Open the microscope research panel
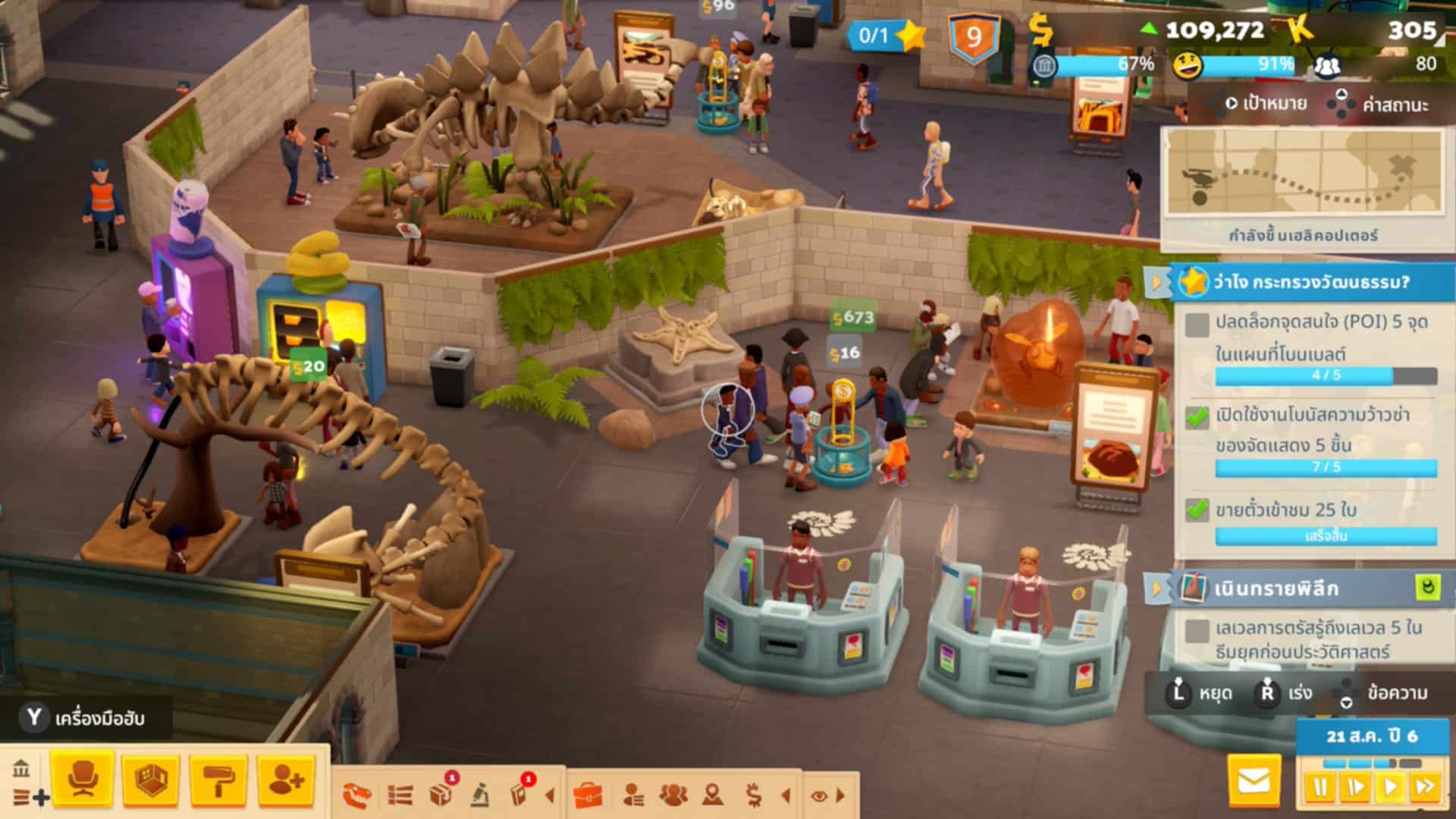The width and height of the screenshot is (1456, 819). coord(479,795)
